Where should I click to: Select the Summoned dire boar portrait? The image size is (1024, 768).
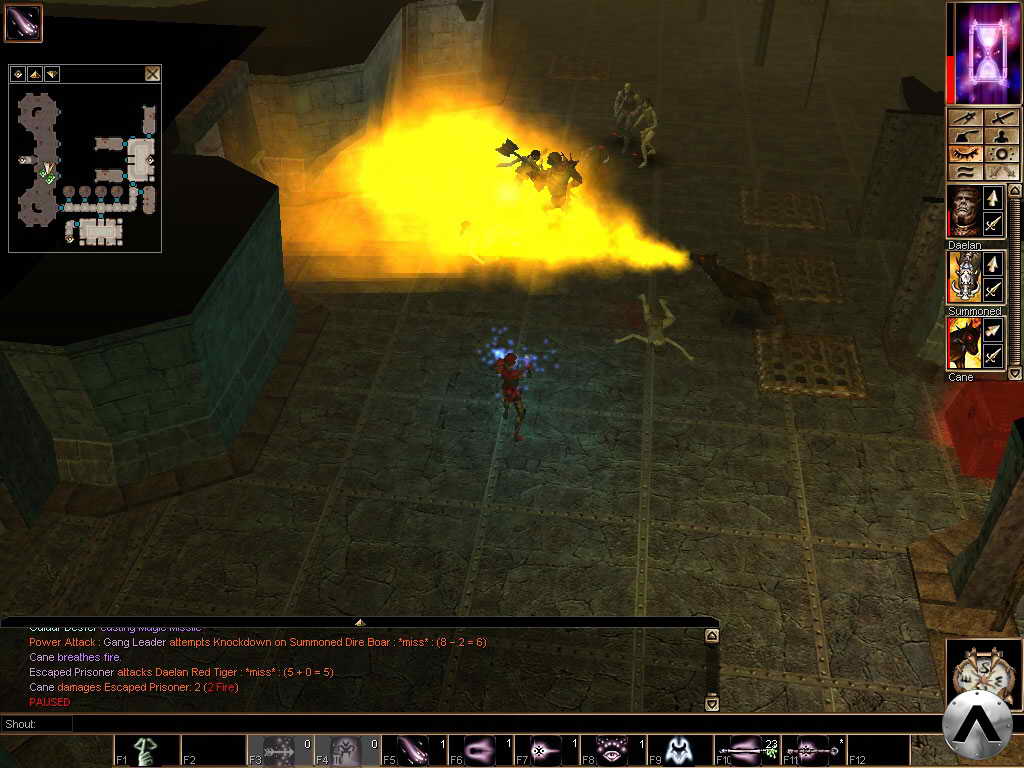(964, 277)
